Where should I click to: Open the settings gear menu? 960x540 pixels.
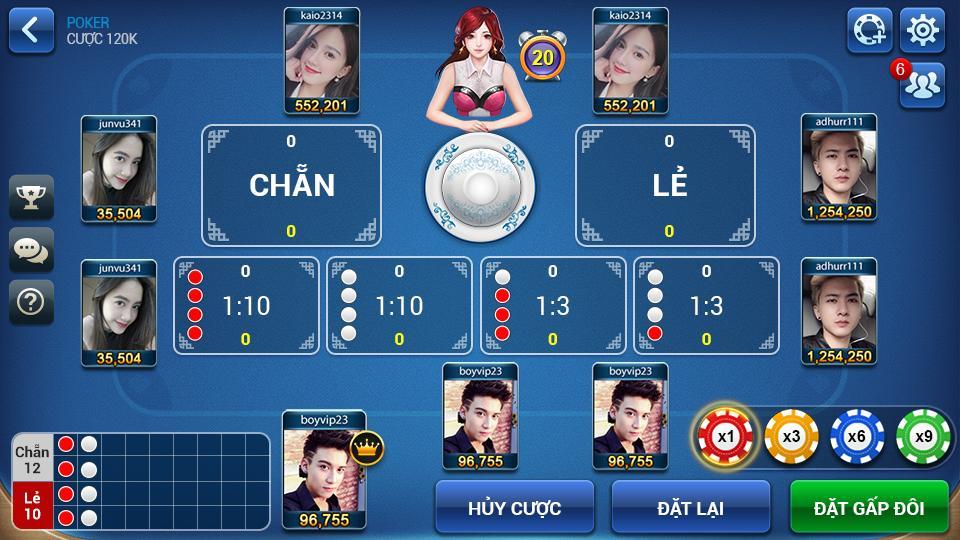pyautogui.click(x=922, y=30)
